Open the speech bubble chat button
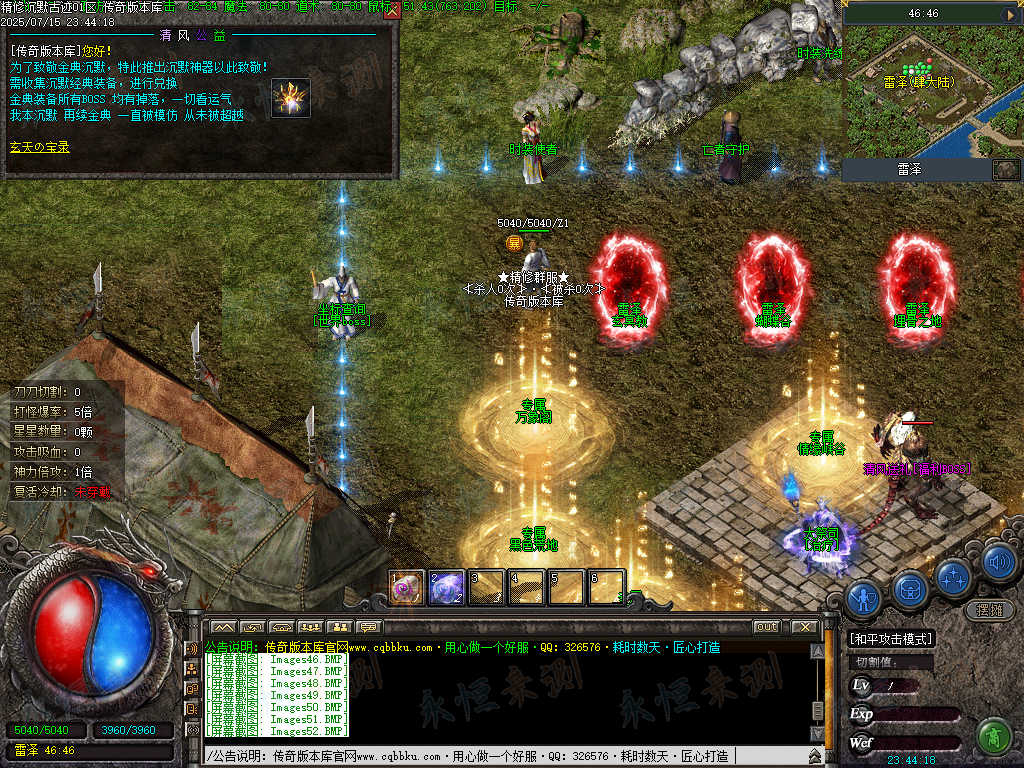Viewport: 1024px width, 768px height. click(x=369, y=627)
